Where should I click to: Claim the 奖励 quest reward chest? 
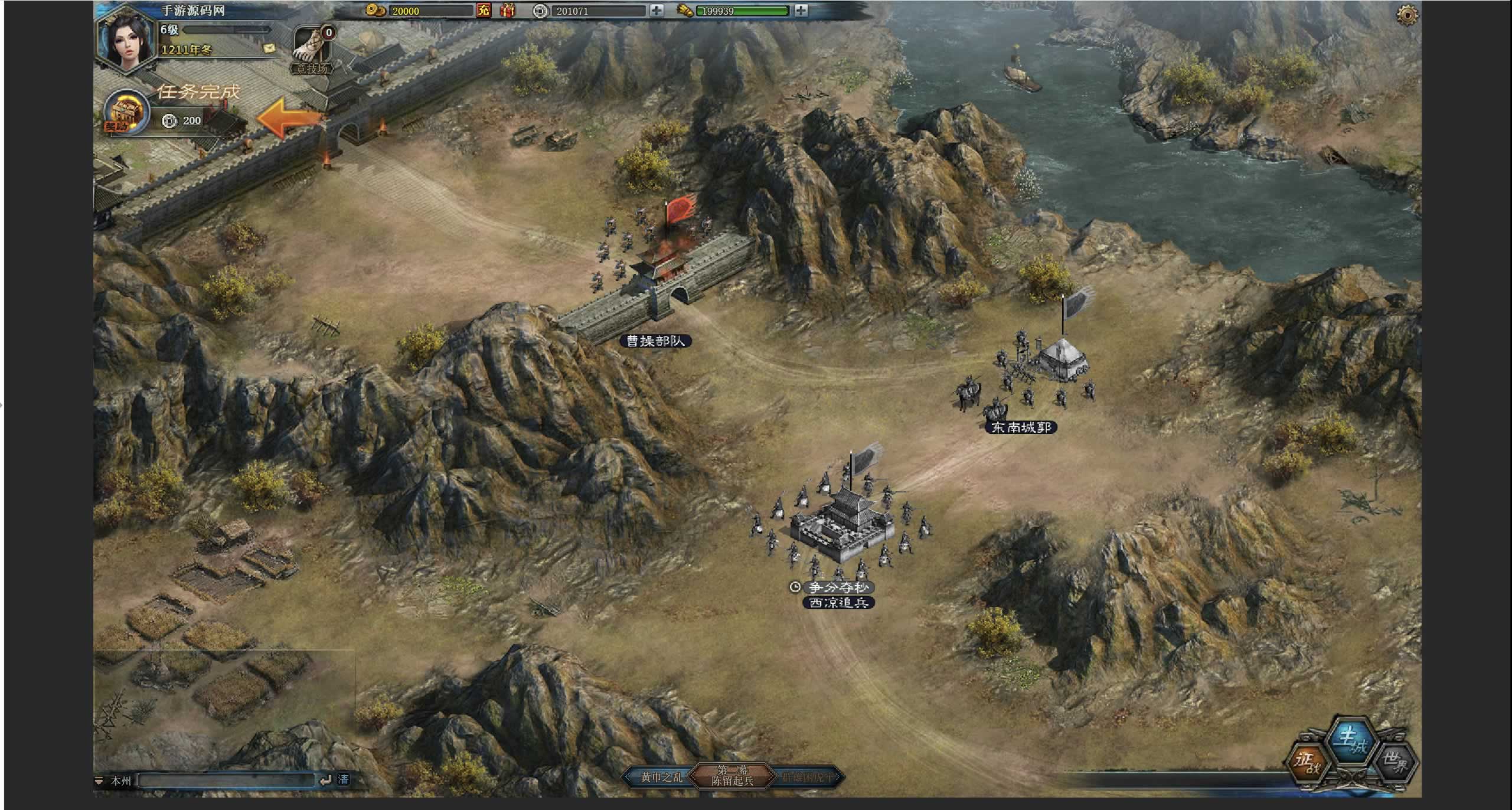125,113
